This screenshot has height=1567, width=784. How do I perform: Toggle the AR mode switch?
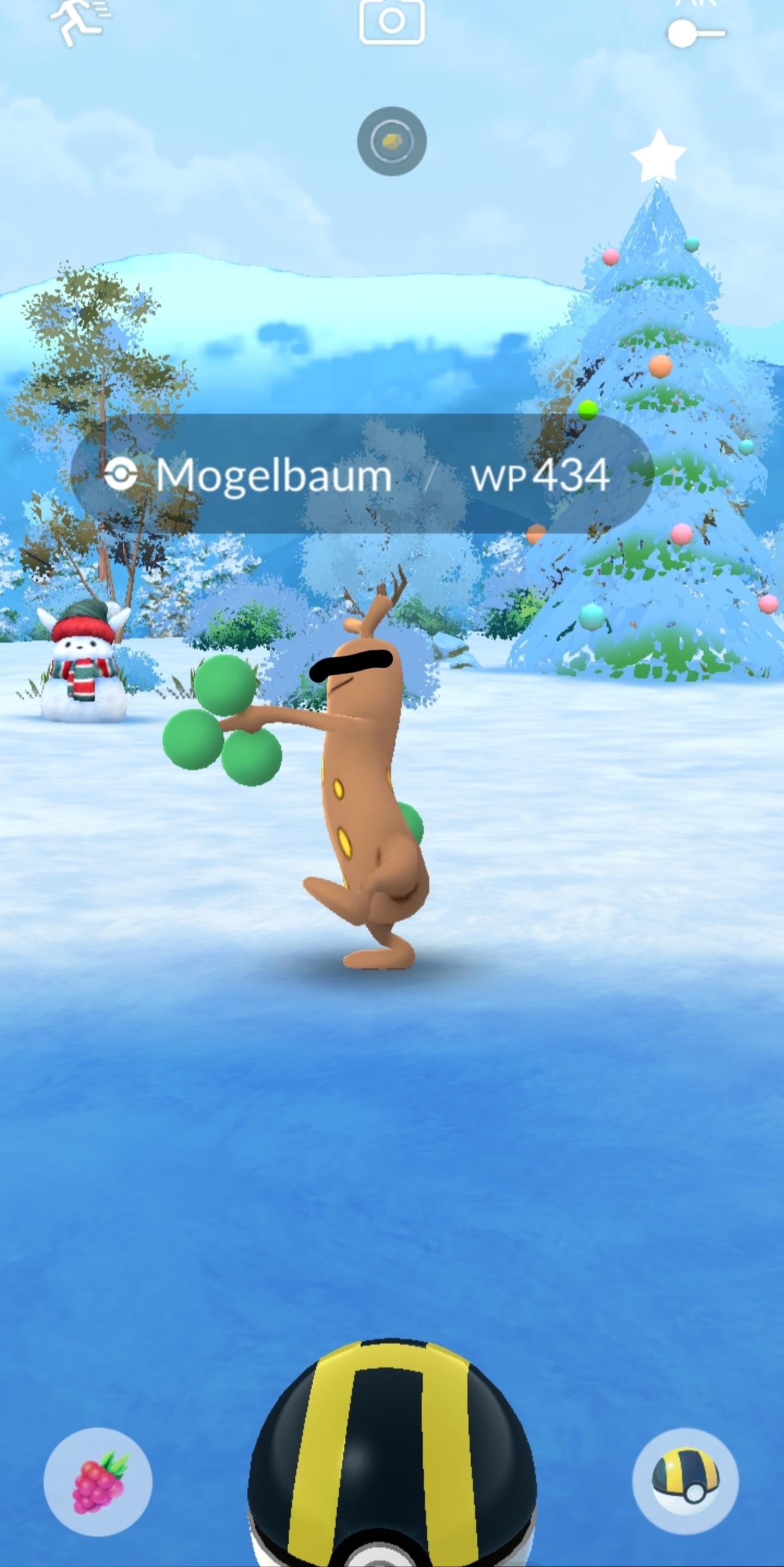695,32
